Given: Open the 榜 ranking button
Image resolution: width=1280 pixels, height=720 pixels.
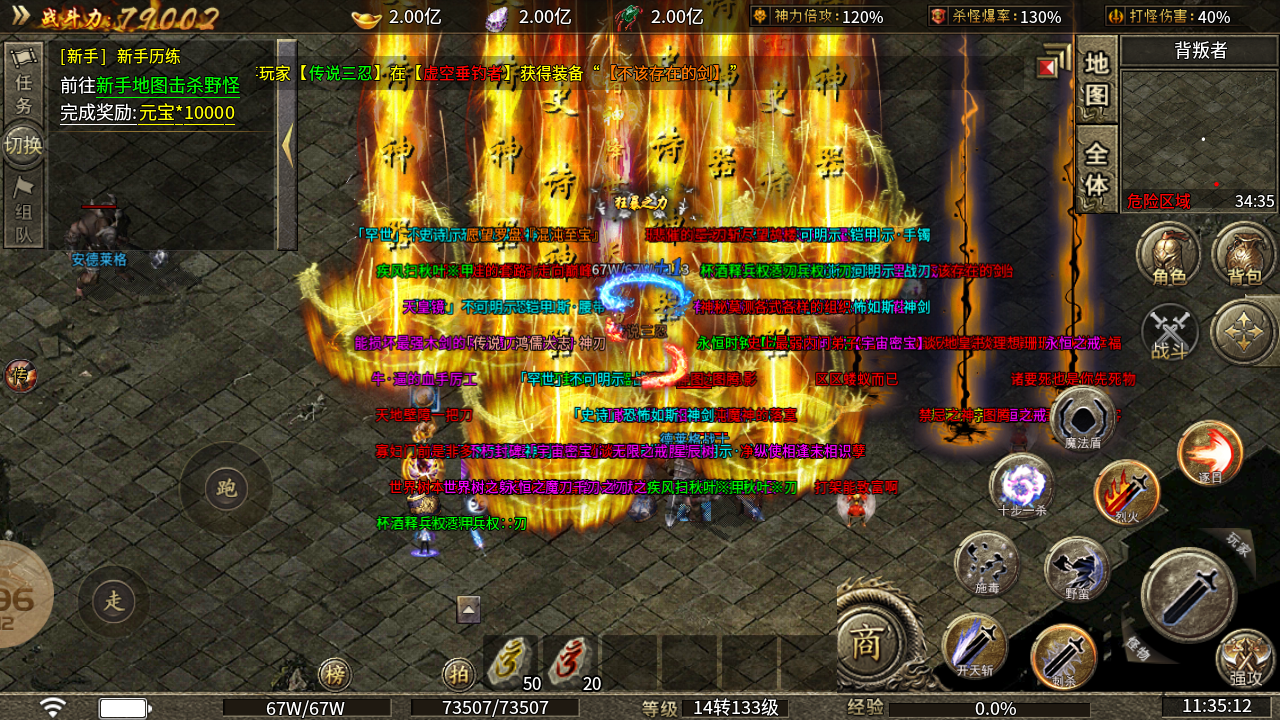Looking at the screenshot, I should [x=335, y=675].
